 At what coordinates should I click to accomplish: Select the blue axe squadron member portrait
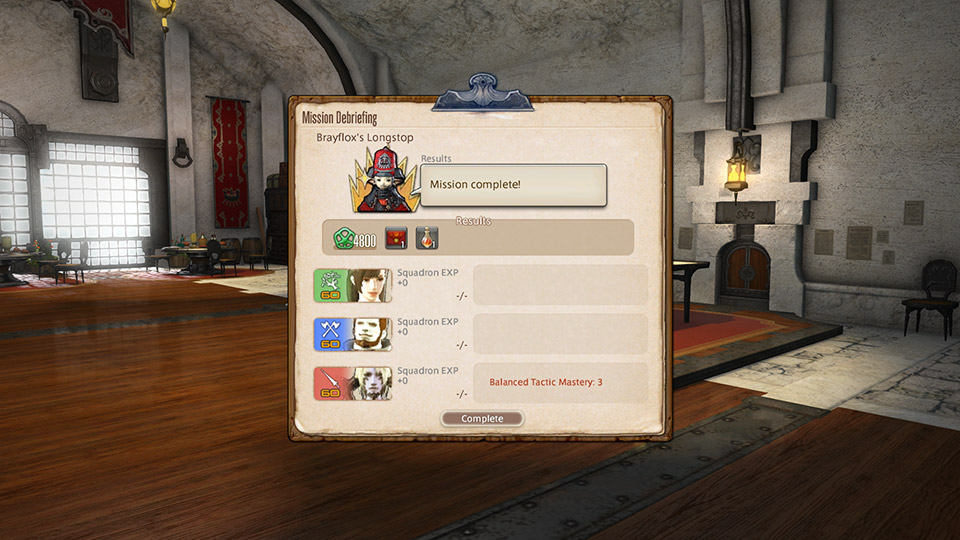353,334
